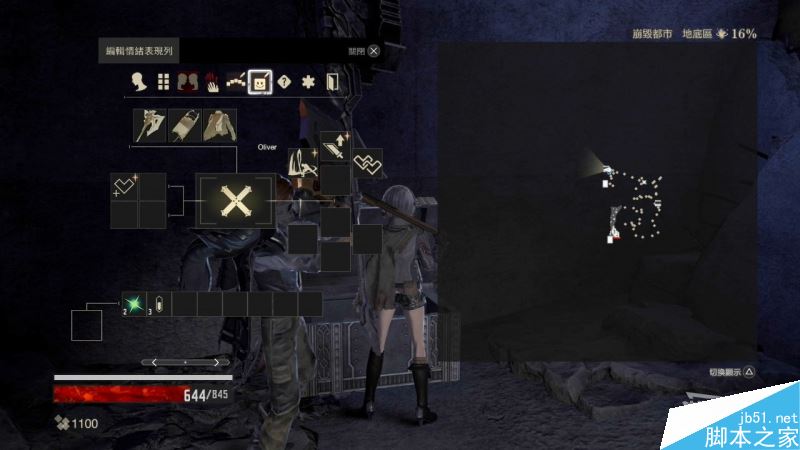This screenshot has height=450, width=800.
Task: Select the red flame hand tab
Action: click(211, 82)
